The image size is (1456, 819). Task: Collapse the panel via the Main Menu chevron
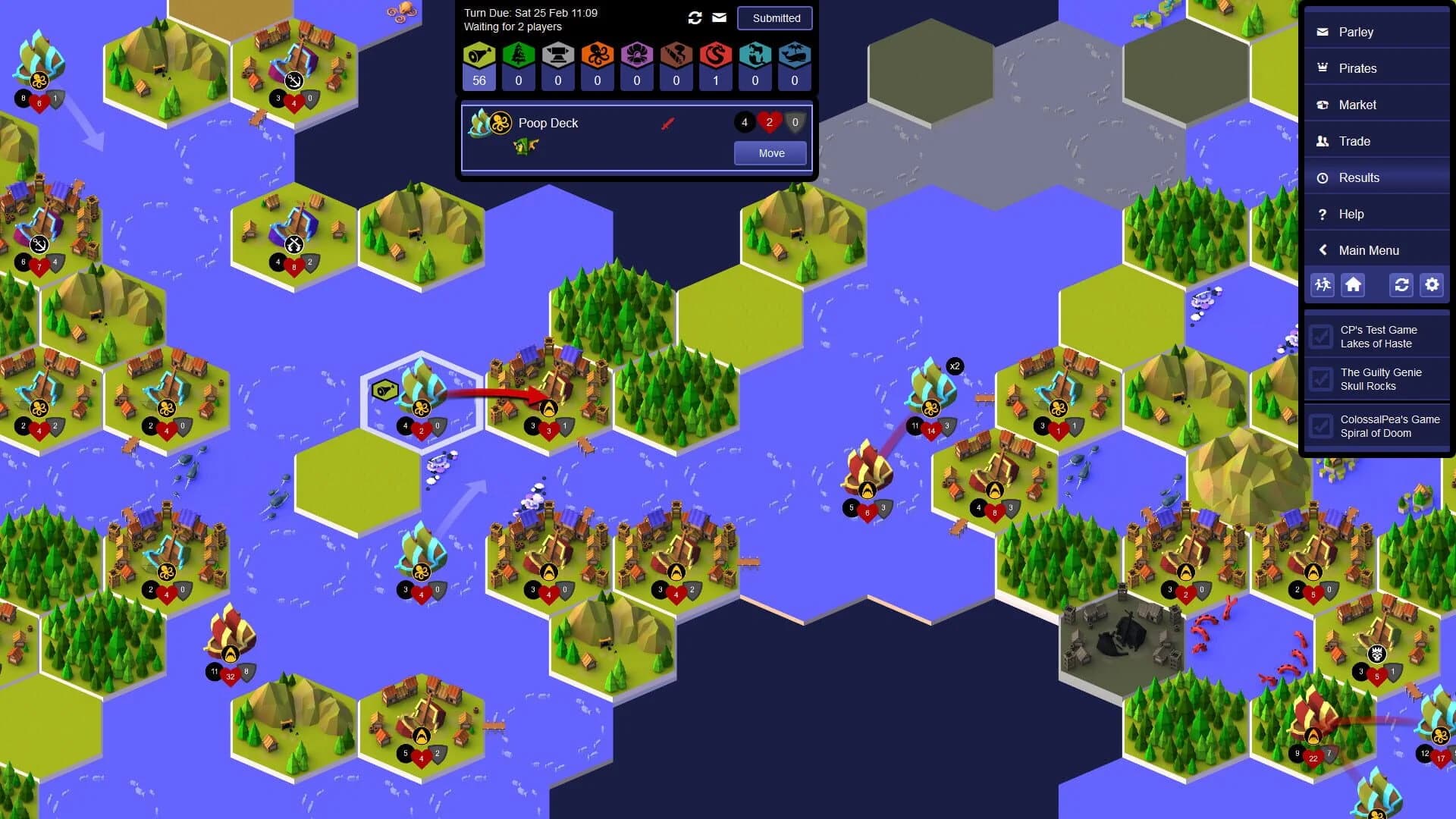click(x=1324, y=249)
